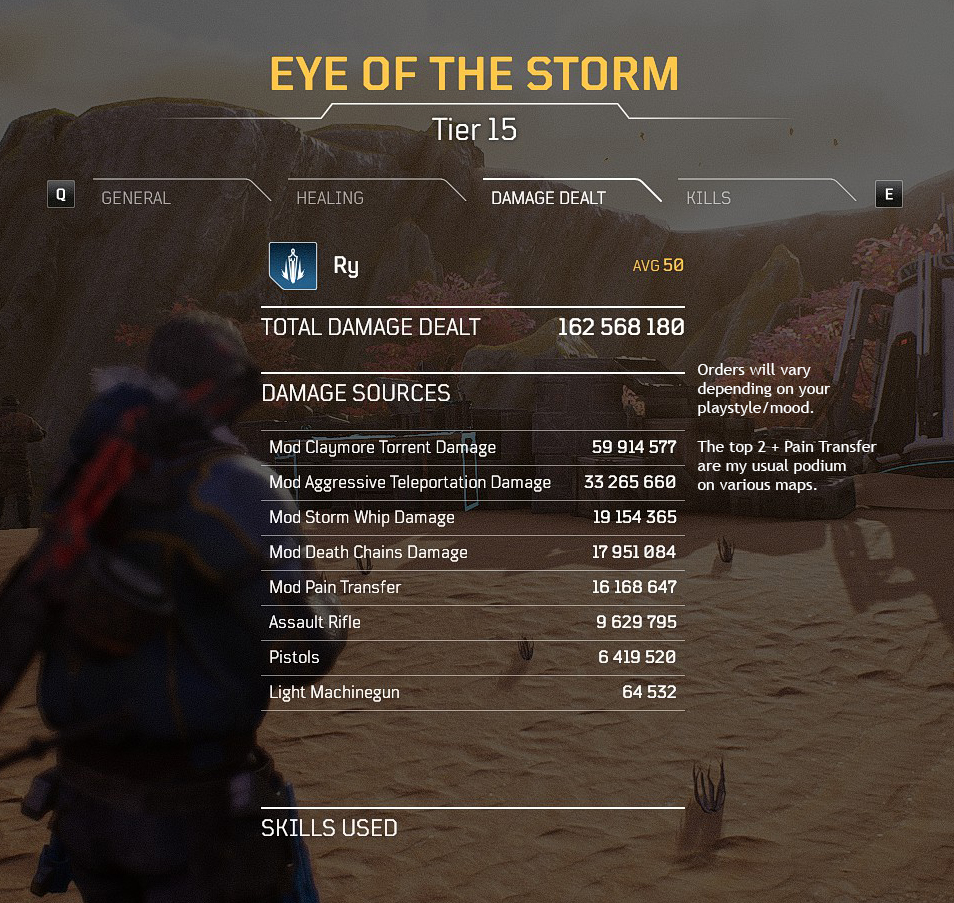
Task: Open the Healing tab
Action: click(x=330, y=198)
